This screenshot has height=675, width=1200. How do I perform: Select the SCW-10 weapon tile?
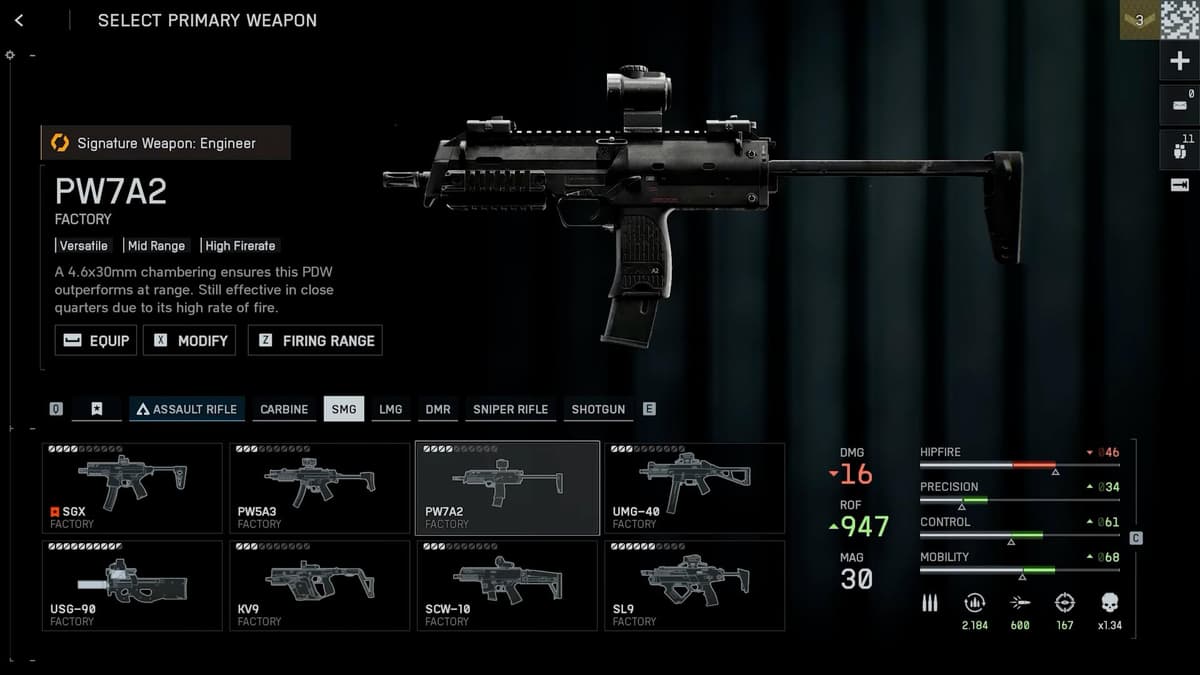pyautogui.click(x=507, y=585)
